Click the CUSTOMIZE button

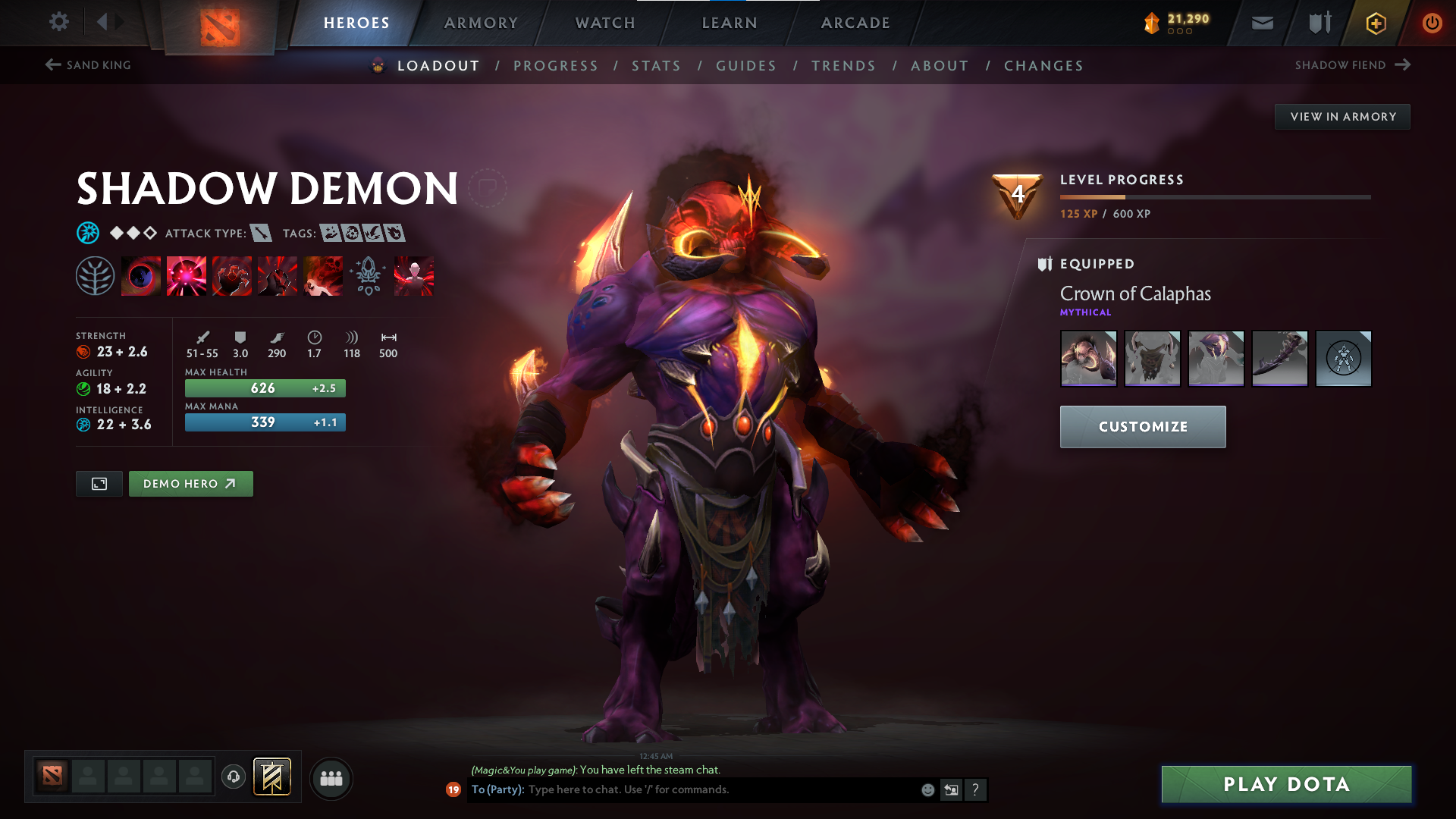pyautogui.click(x=1142, y=426)
